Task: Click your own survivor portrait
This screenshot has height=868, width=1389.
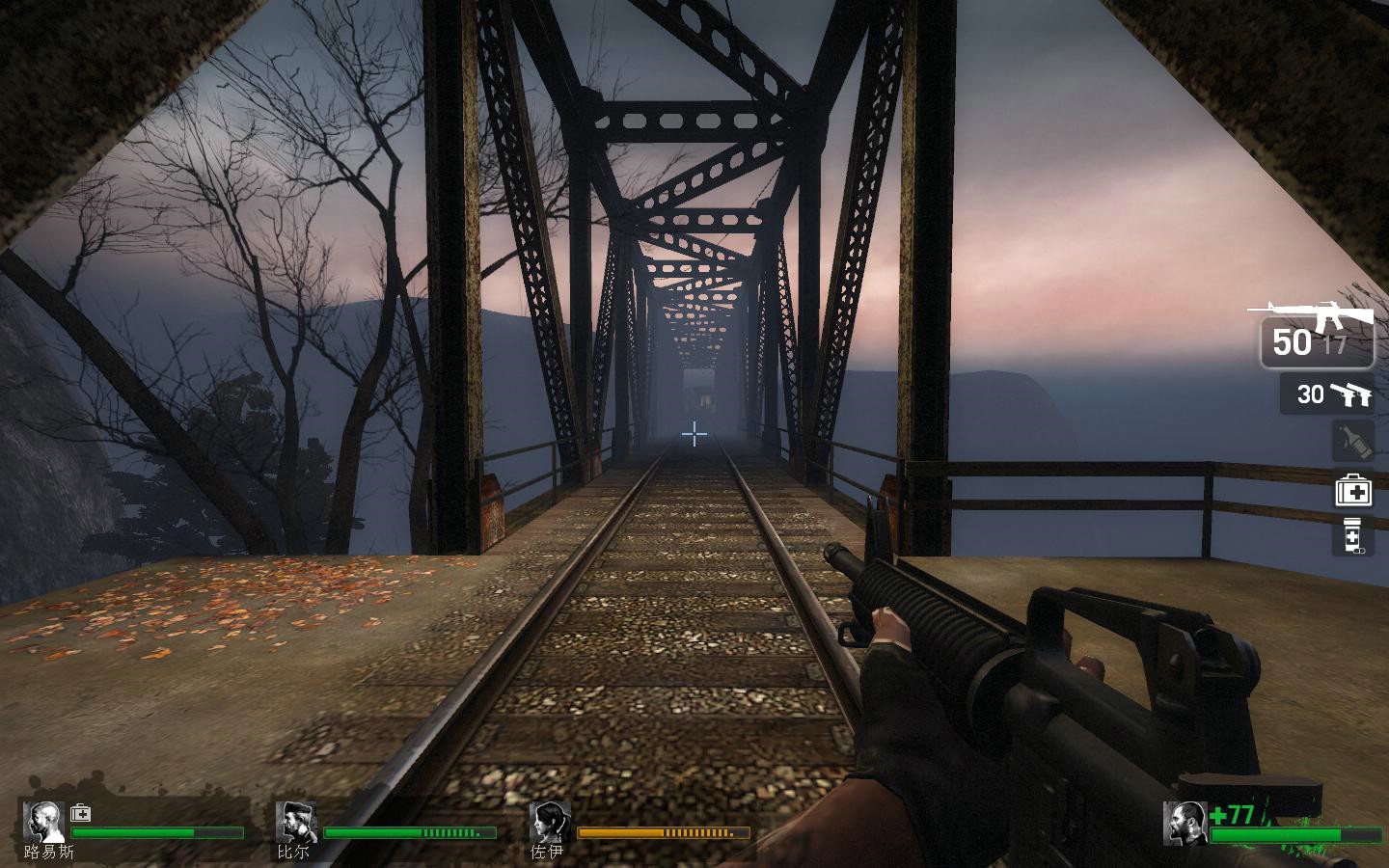Action: (1185, 823)
